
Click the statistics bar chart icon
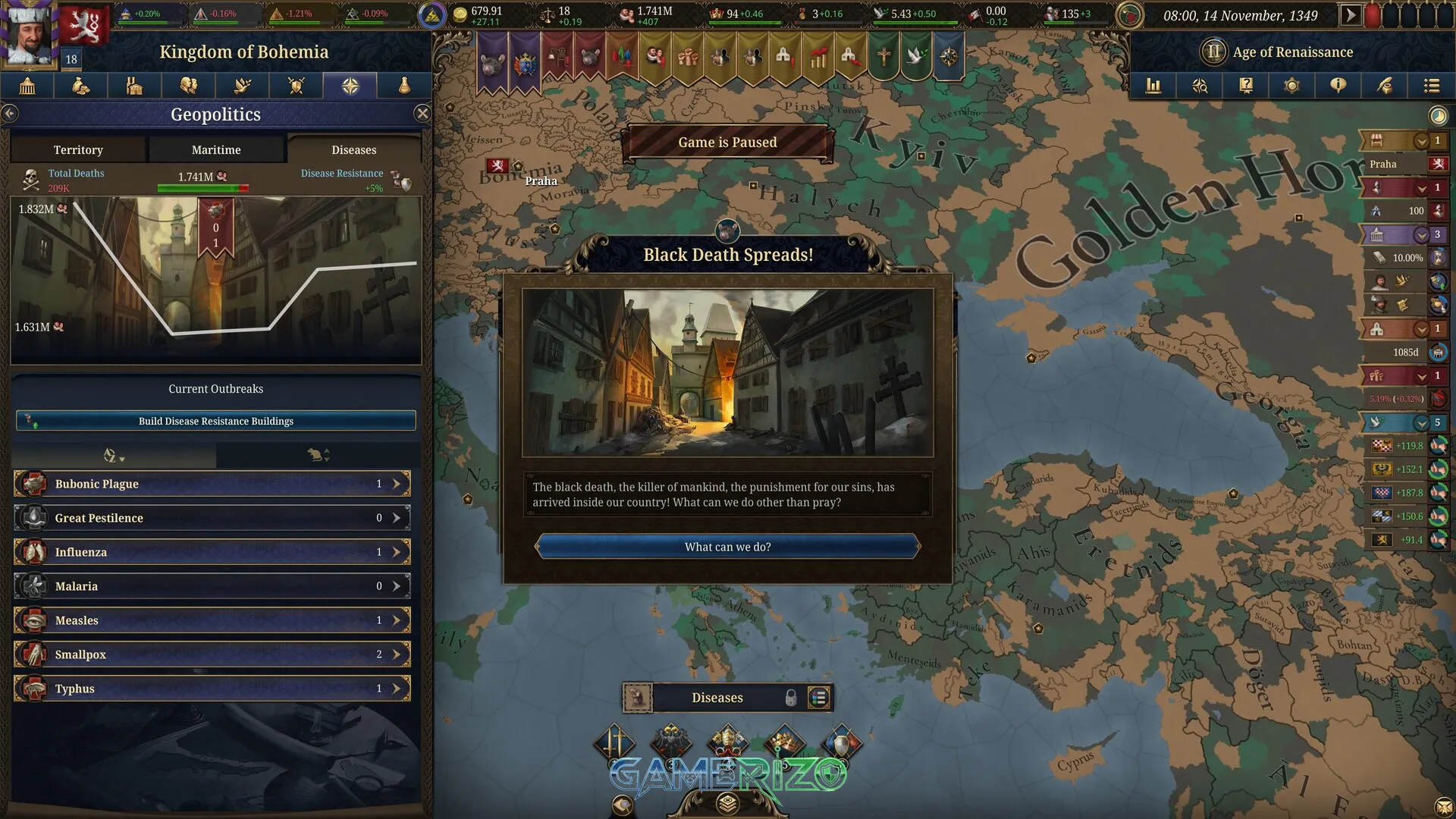[1153, 86]
